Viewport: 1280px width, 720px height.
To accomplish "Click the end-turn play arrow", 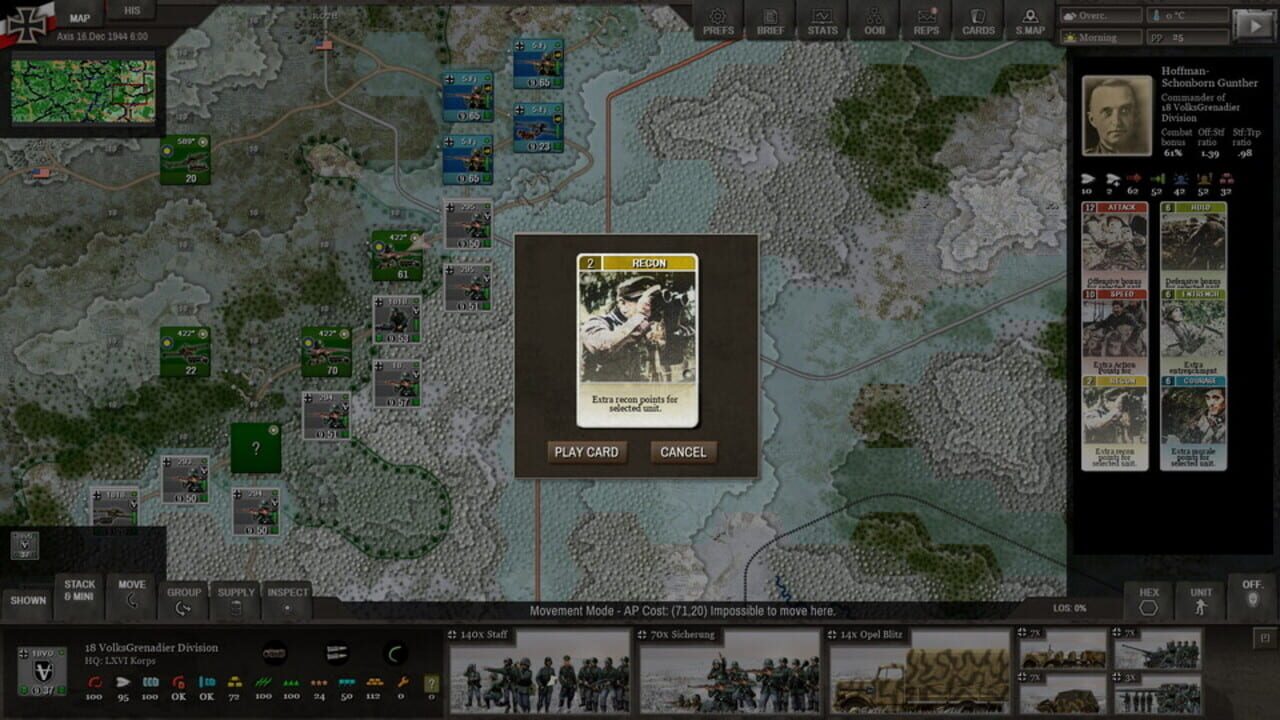I will [x=1254, y=26].
